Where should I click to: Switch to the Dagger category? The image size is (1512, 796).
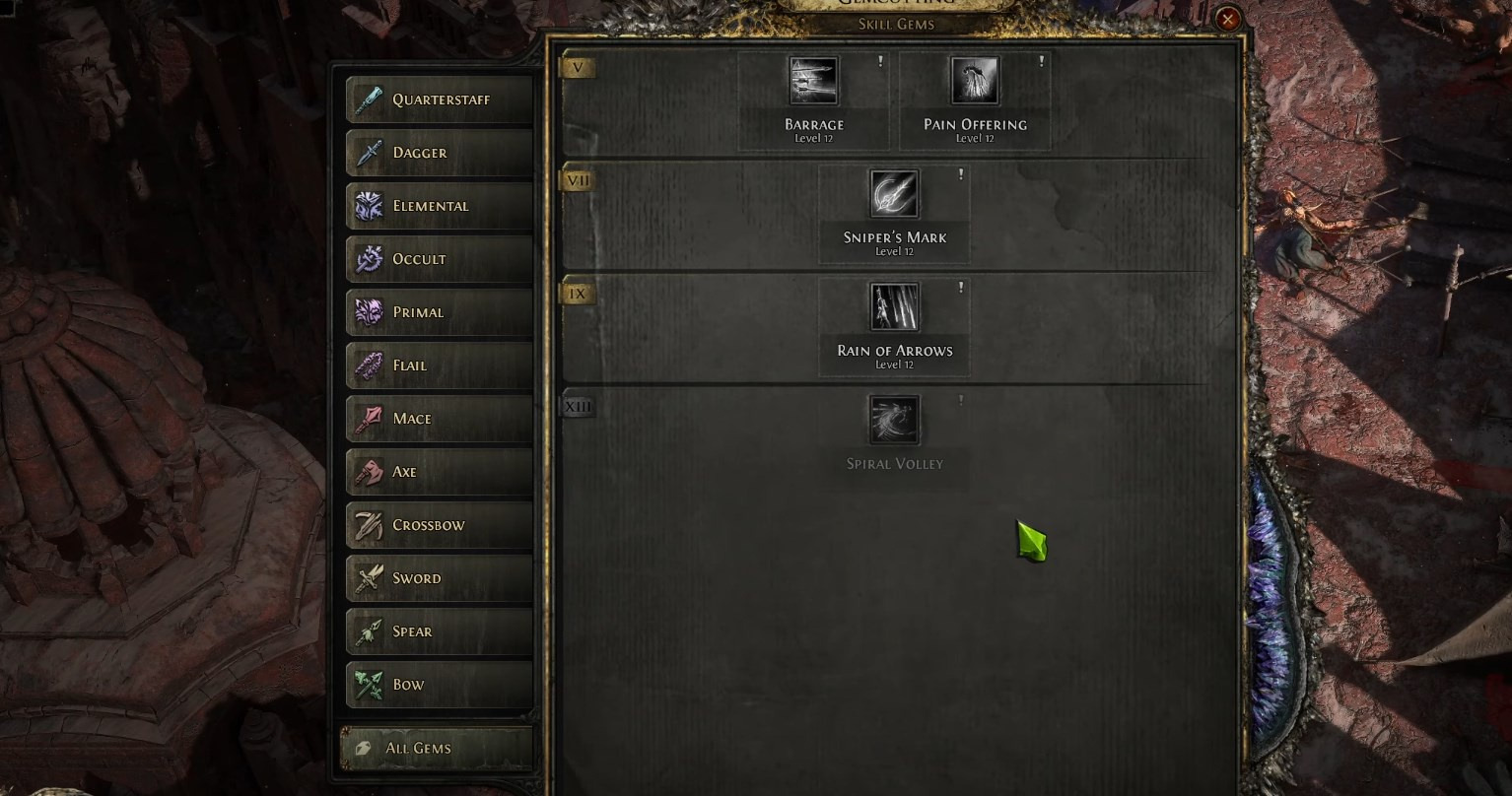[440, 153]
